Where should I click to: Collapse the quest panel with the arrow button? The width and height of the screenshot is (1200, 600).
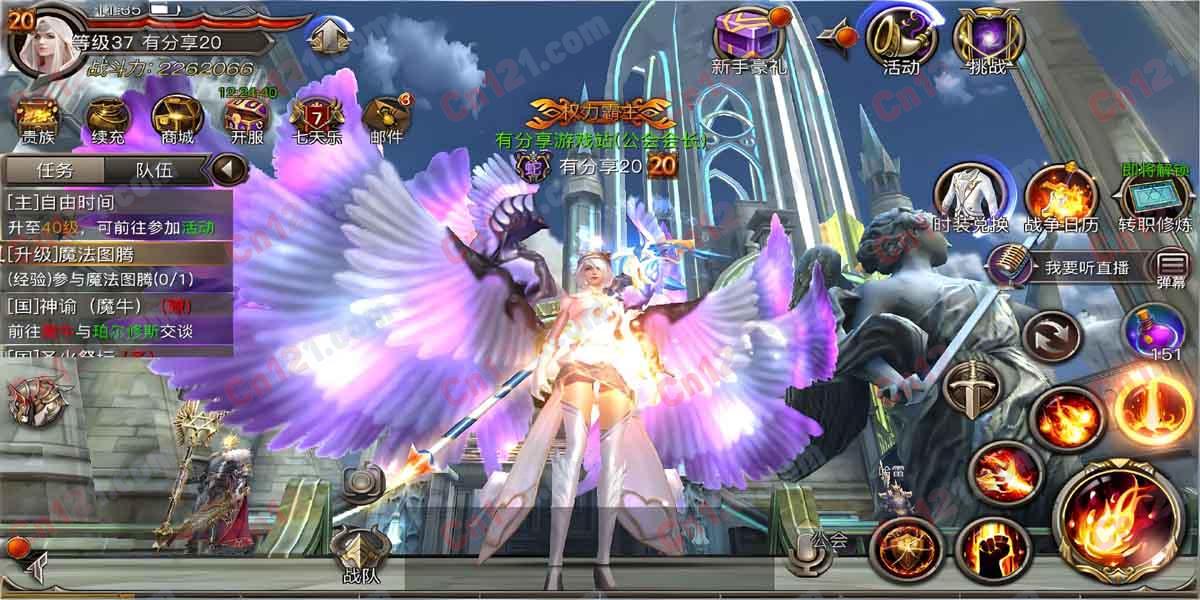[x=229, y=168]
